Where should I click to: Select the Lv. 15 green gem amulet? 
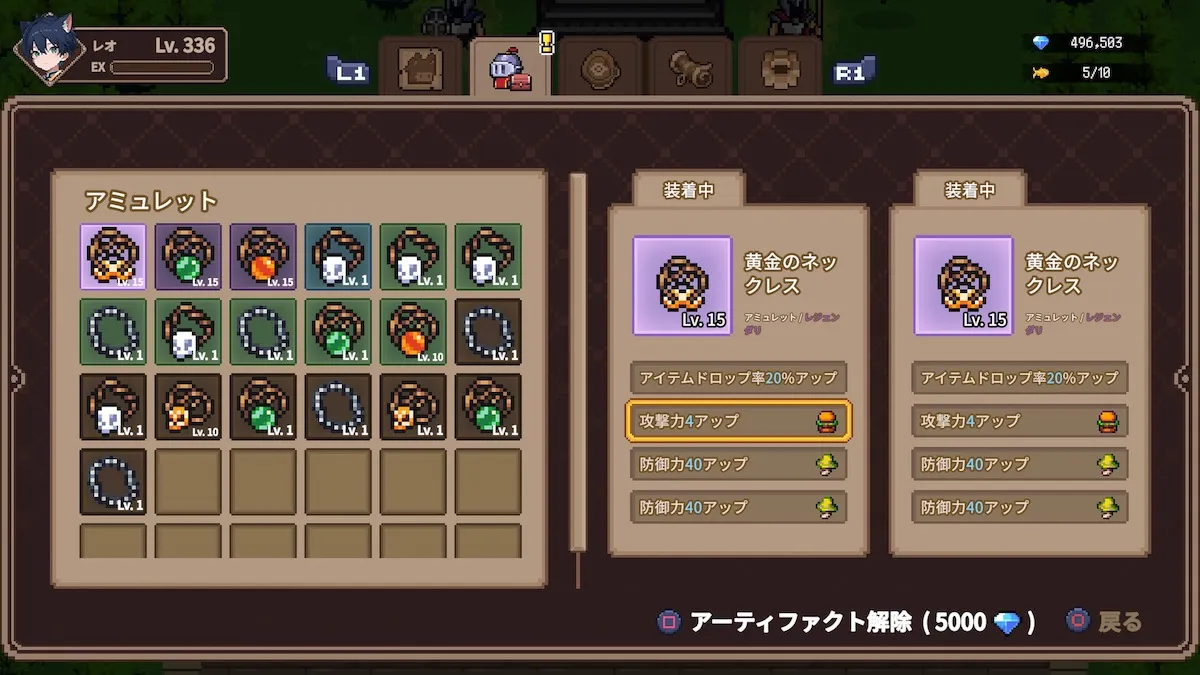pos(188,257)
